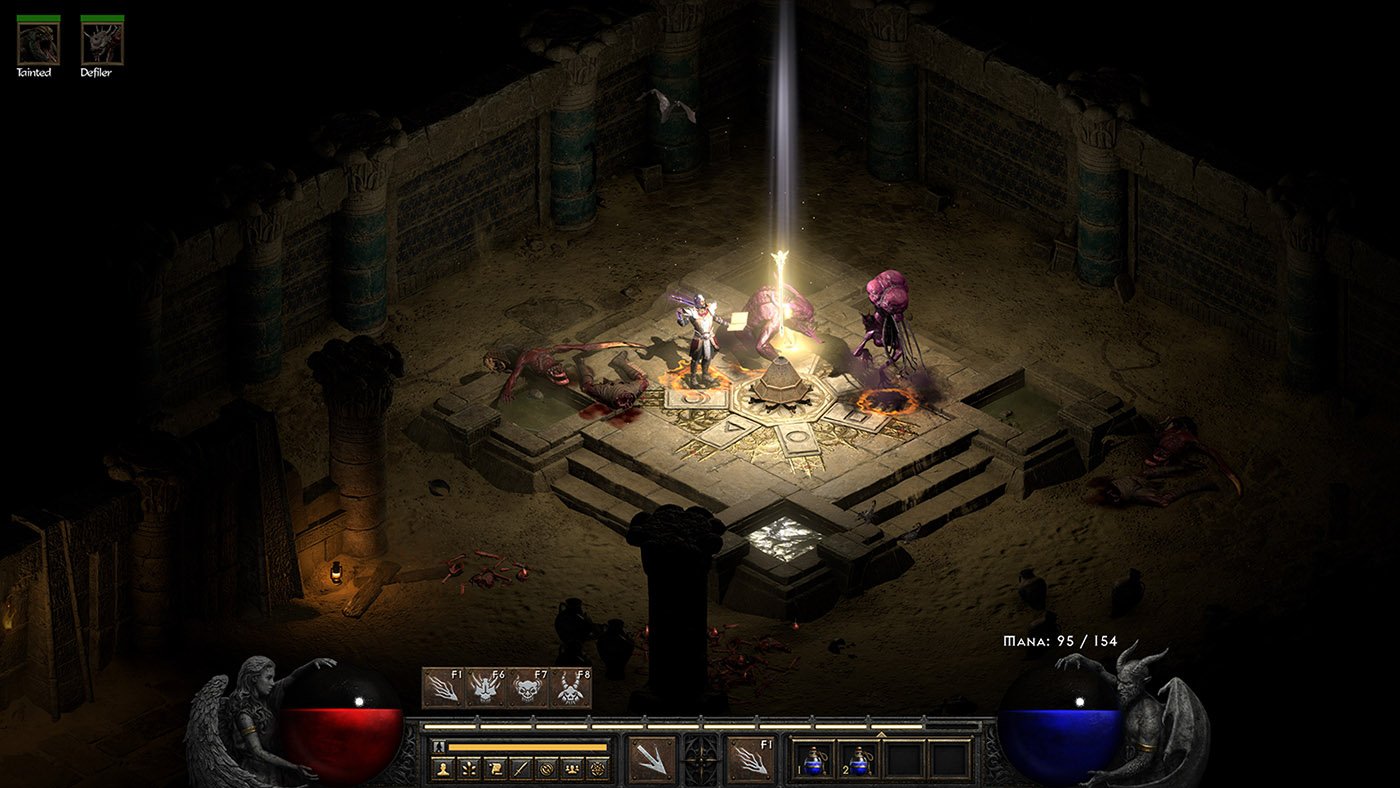Choose the F6 horned demon skill
The image size is (1400, 788).
485,688
